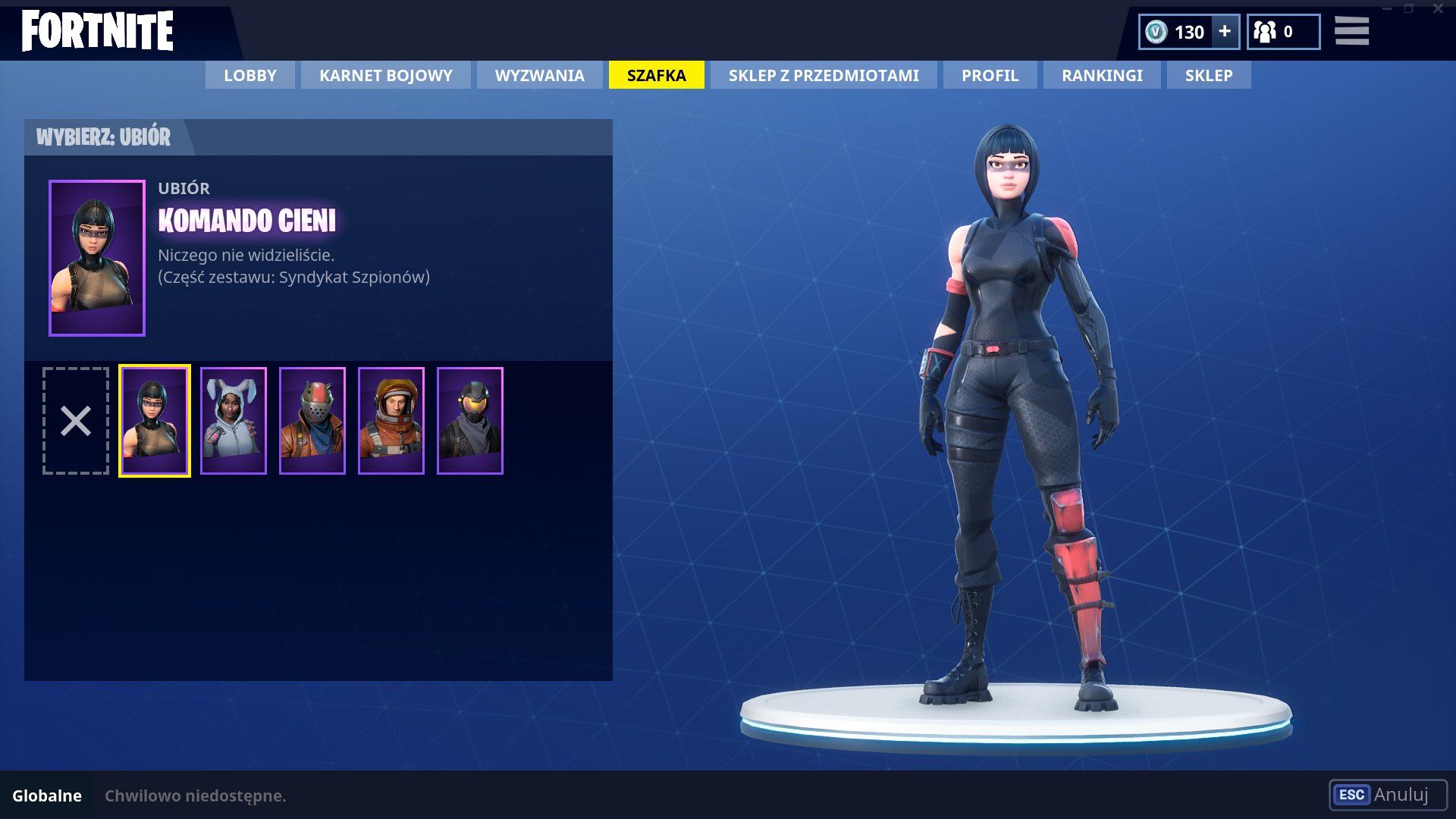1456x819 pixels.
Task: Click the party members icon showing 0
Action: tap(1265, 32)
